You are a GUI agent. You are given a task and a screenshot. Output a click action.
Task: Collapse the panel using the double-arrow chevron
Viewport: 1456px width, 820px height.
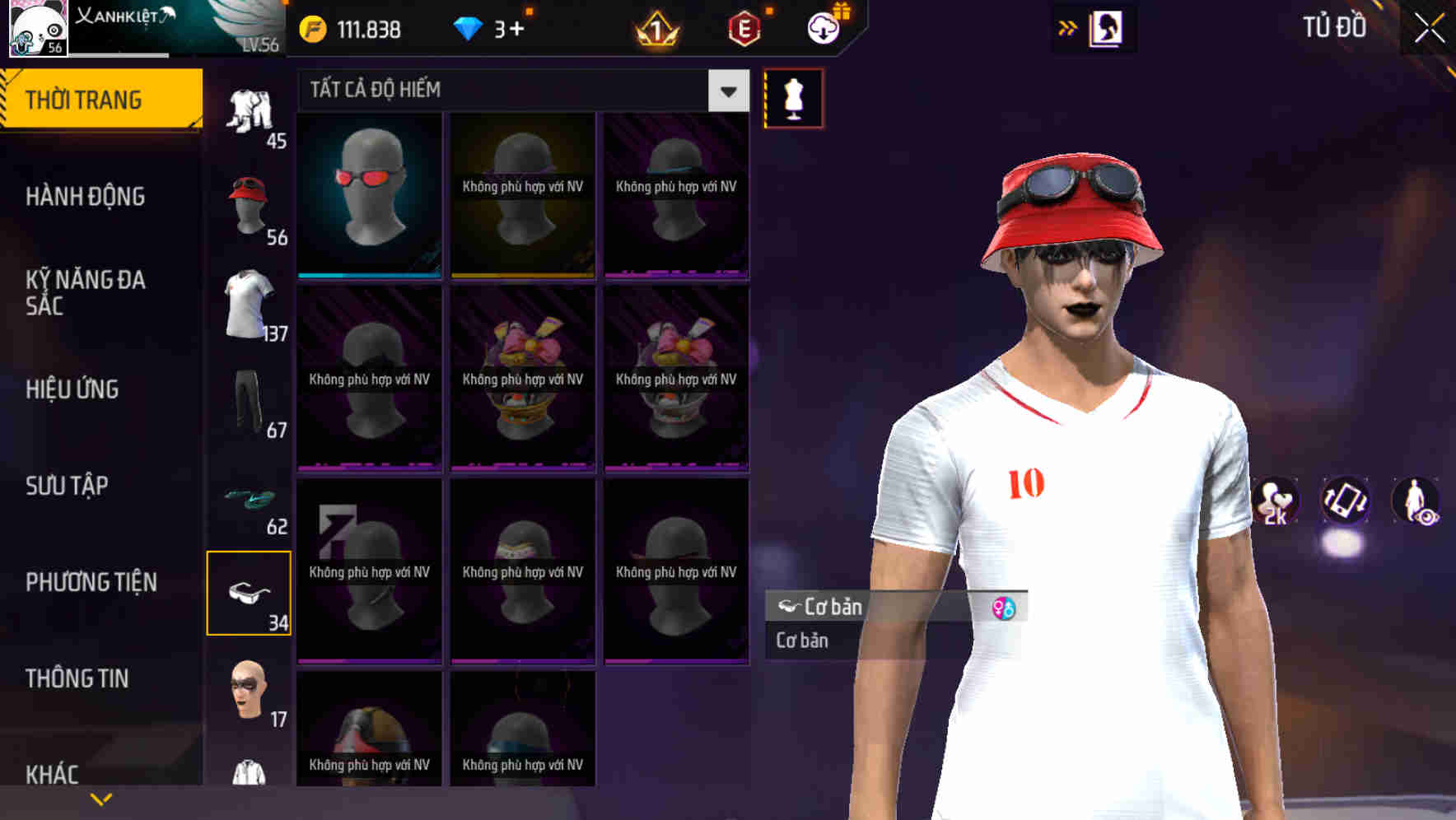(x=1068, y=27)
